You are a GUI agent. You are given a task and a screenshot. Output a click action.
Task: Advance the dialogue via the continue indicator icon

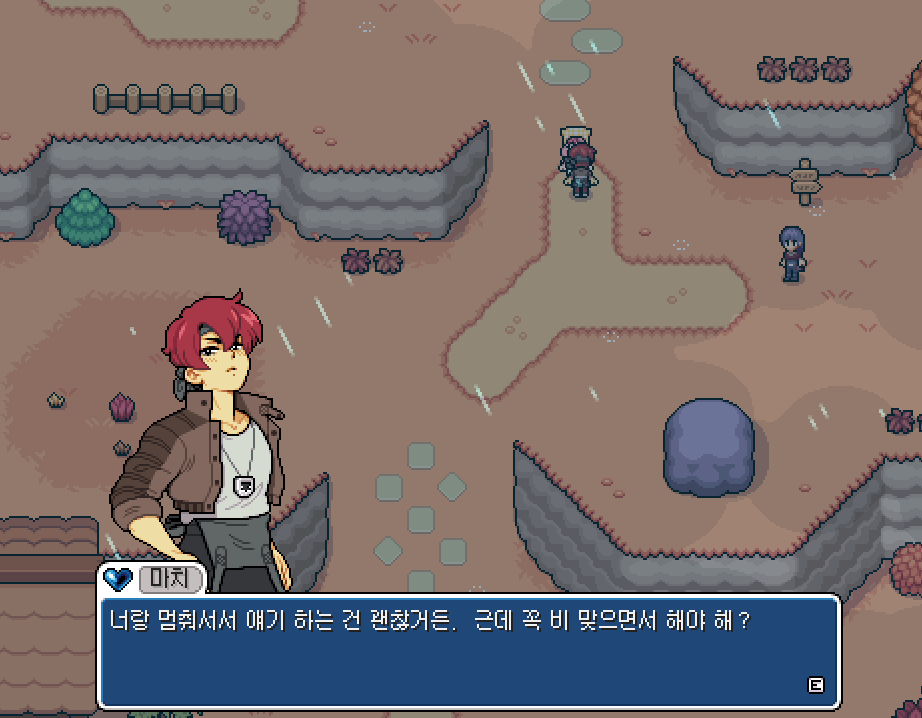(x=815, y=685)
